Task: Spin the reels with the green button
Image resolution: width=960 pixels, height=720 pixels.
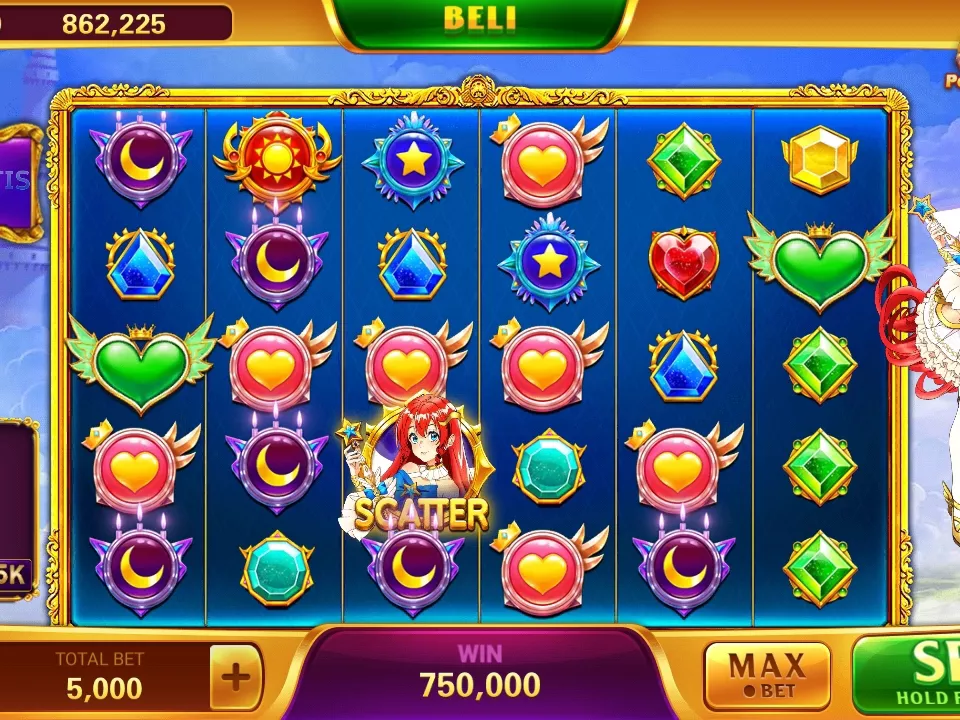Action: pos(910,675)
